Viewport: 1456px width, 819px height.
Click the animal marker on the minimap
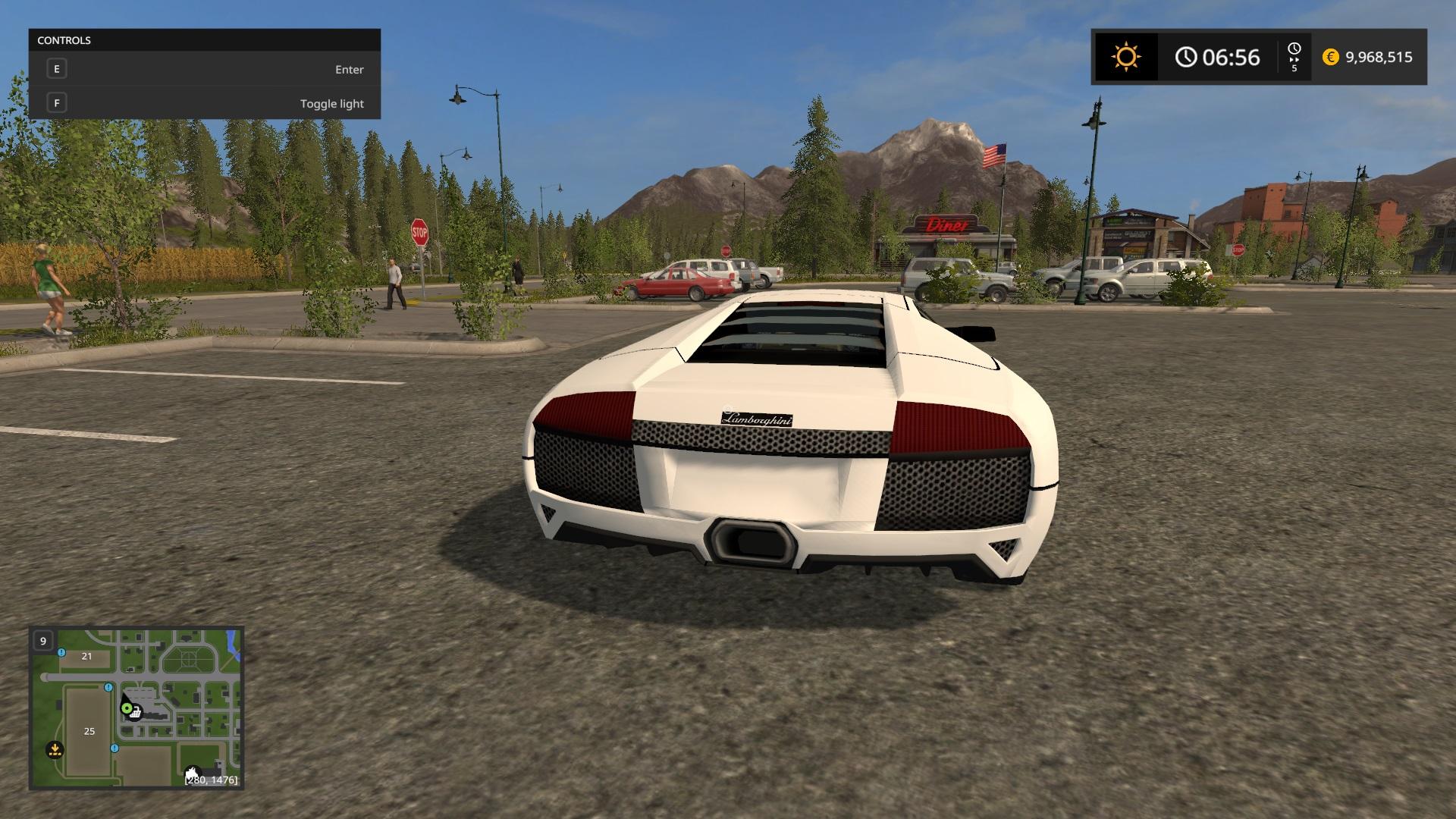193,773
